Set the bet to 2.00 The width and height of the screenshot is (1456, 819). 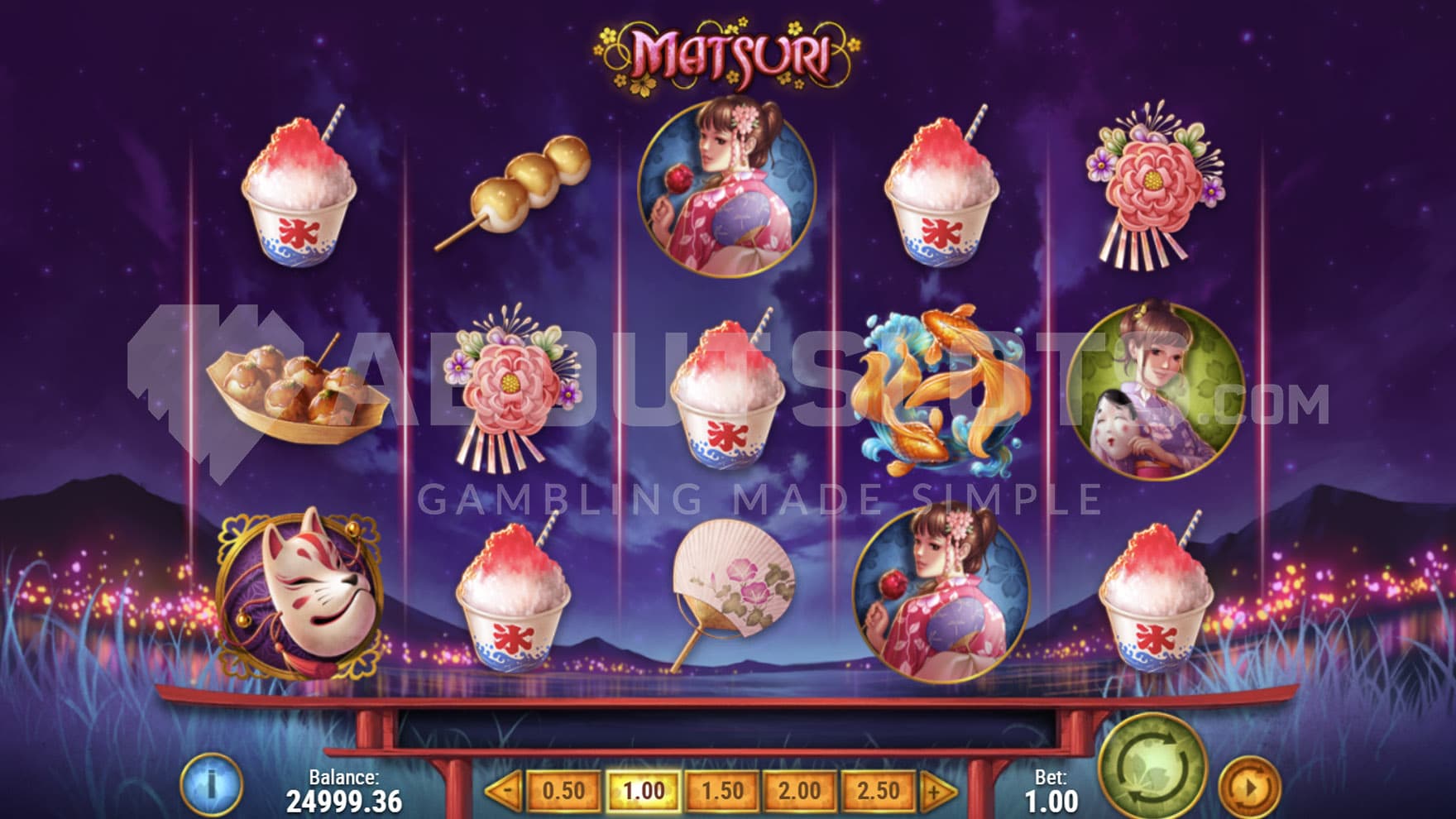(x=798, y=792)
